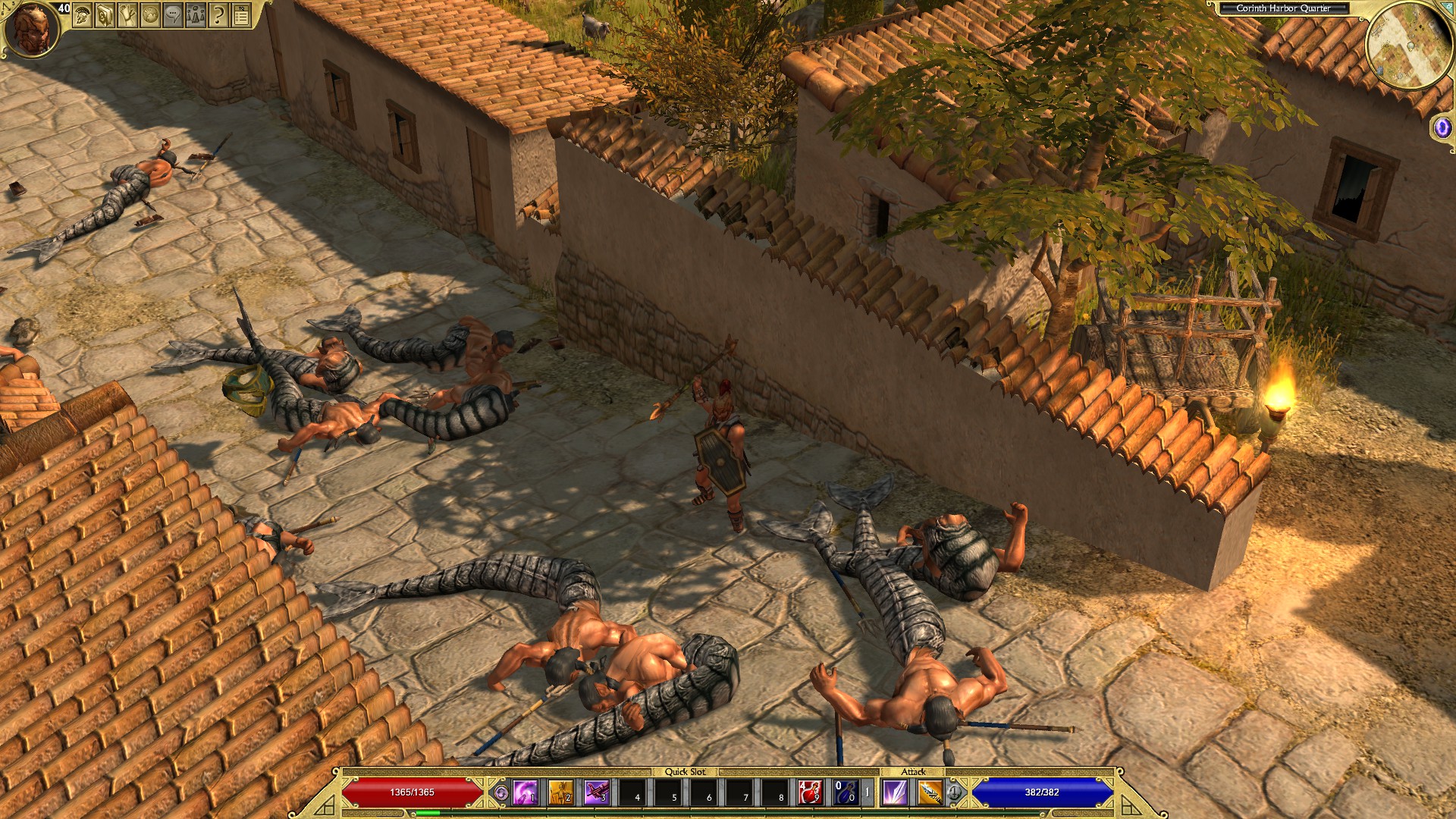1456x819 pixels.
Task: Click the hero portrait
Action: pos(32,29)
